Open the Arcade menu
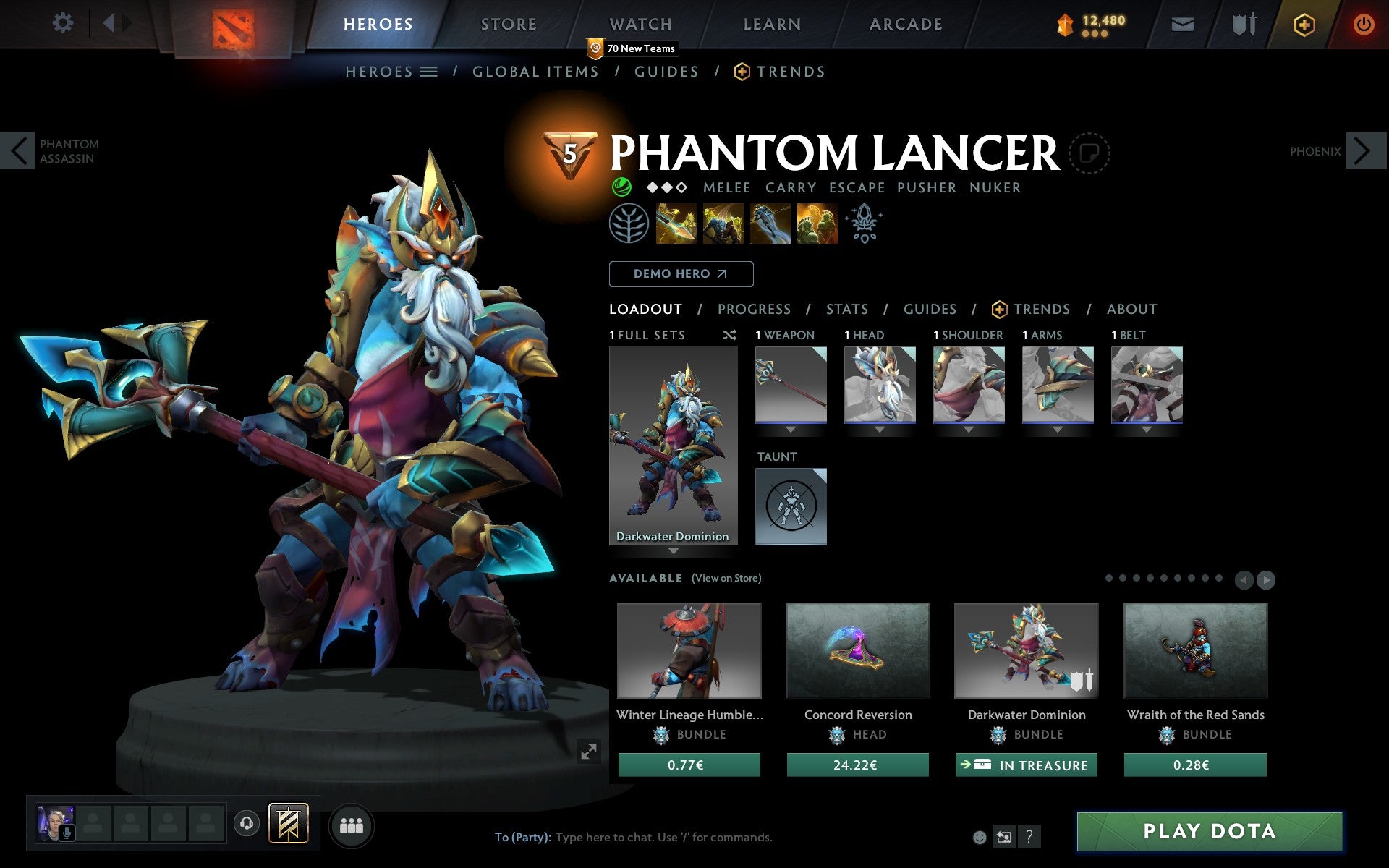Screen dimensions: 1389x868 click(905, 23)
